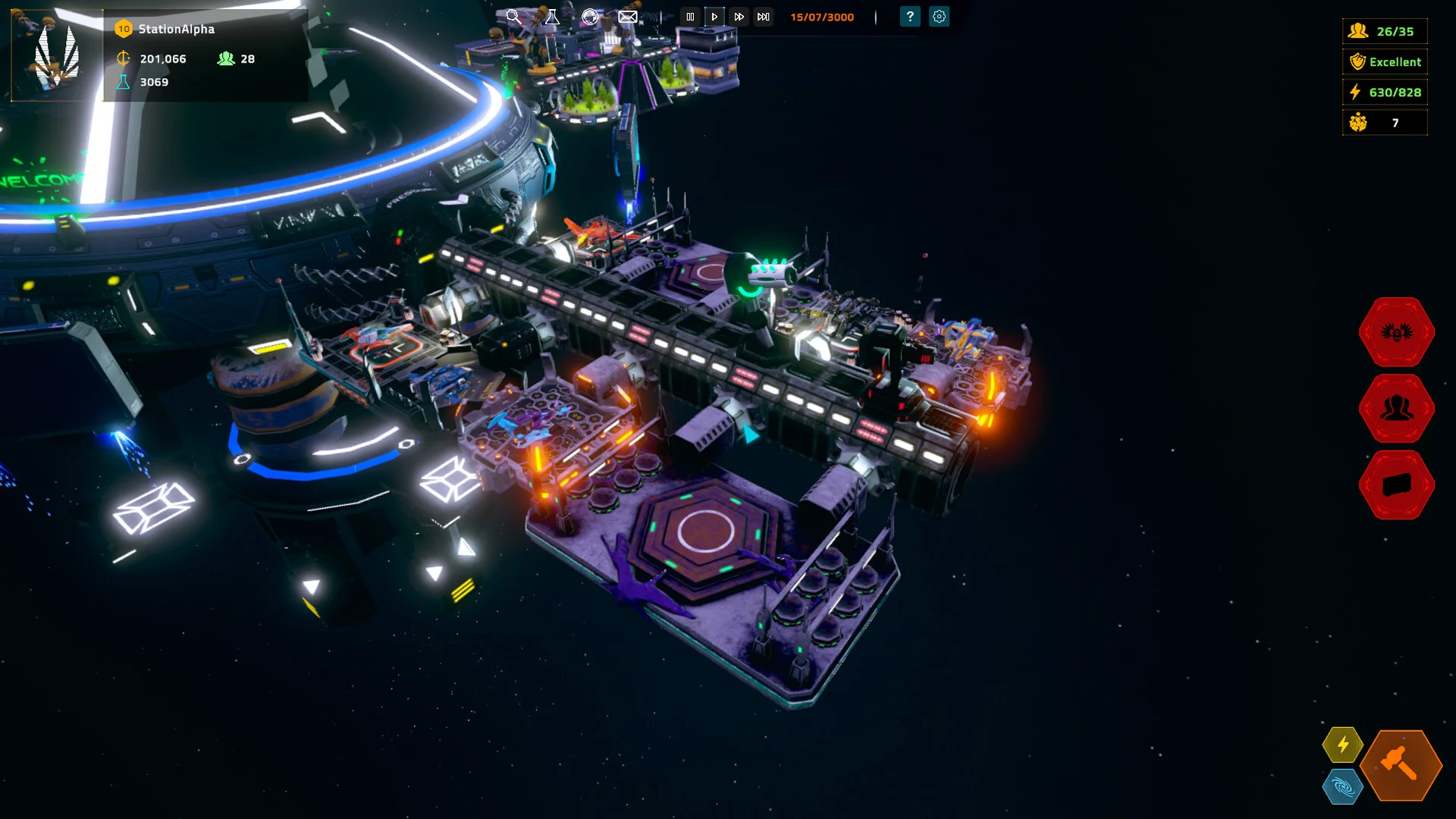This screenshot has width=1456, height=819.
Task: Open the red flag hexagon button
Action: (1396, 485)
